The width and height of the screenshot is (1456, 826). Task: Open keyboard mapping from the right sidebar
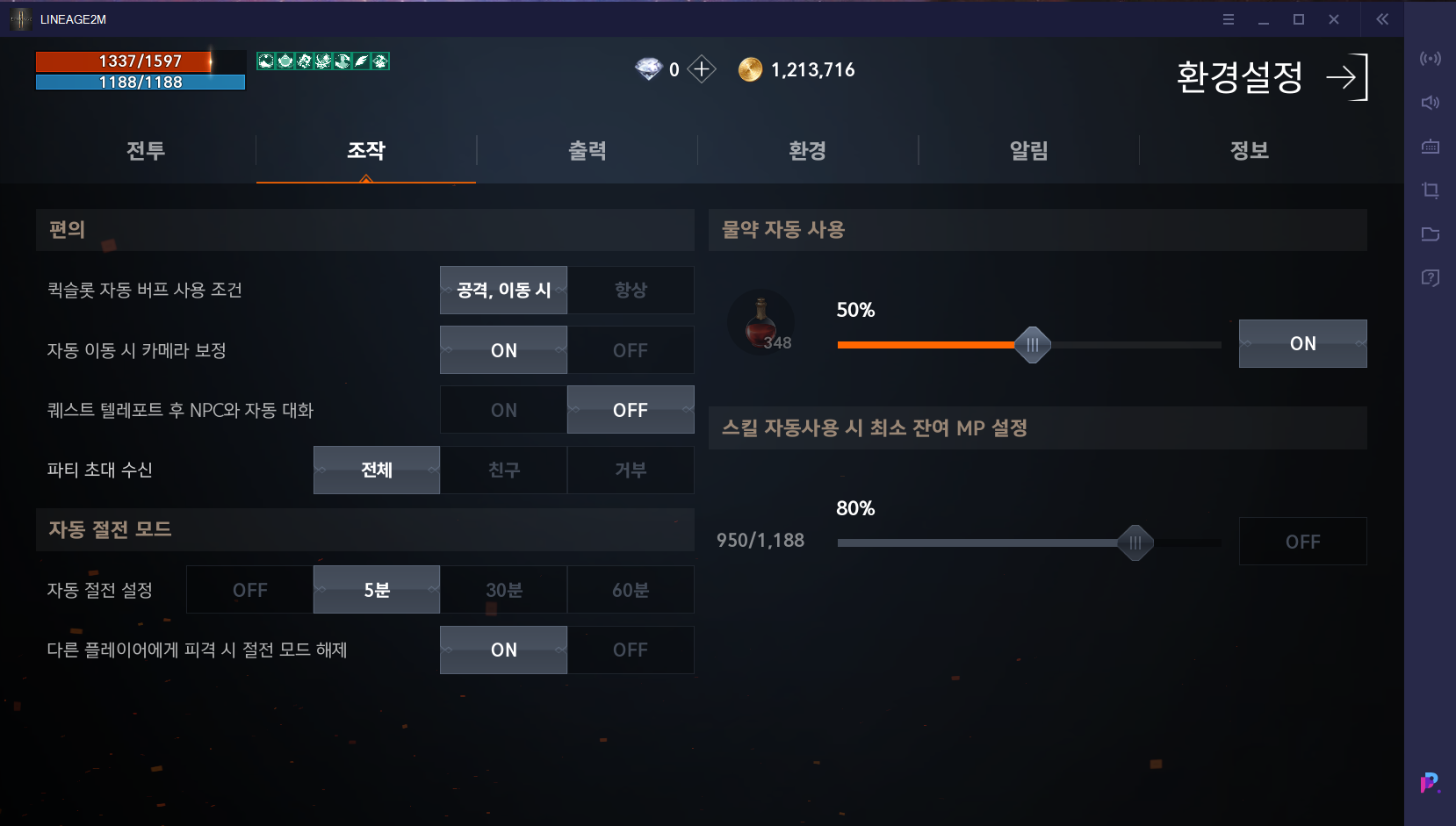click(1430, 147)
